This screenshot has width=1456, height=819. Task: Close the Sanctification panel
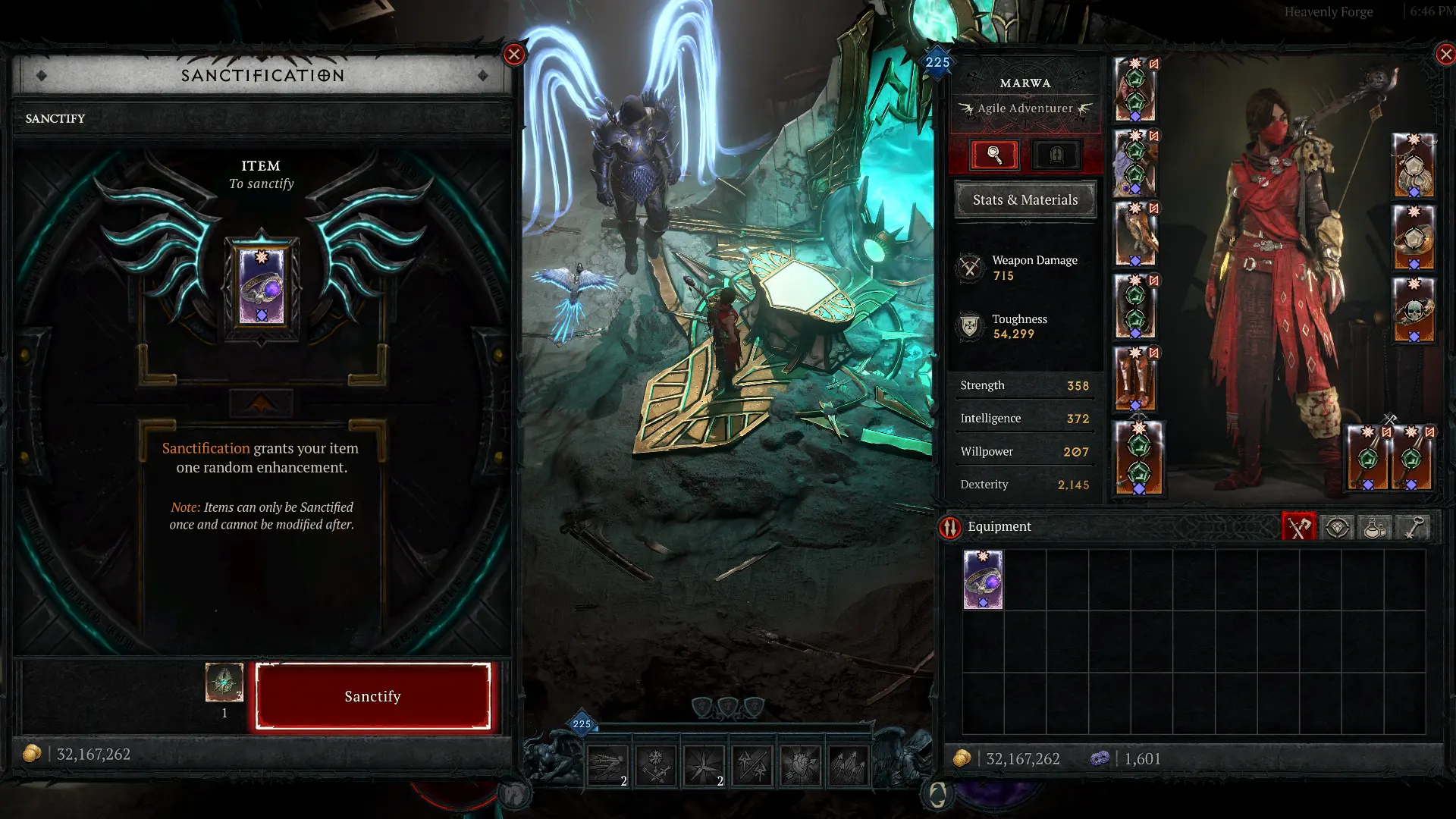click(x=514, y=54)
